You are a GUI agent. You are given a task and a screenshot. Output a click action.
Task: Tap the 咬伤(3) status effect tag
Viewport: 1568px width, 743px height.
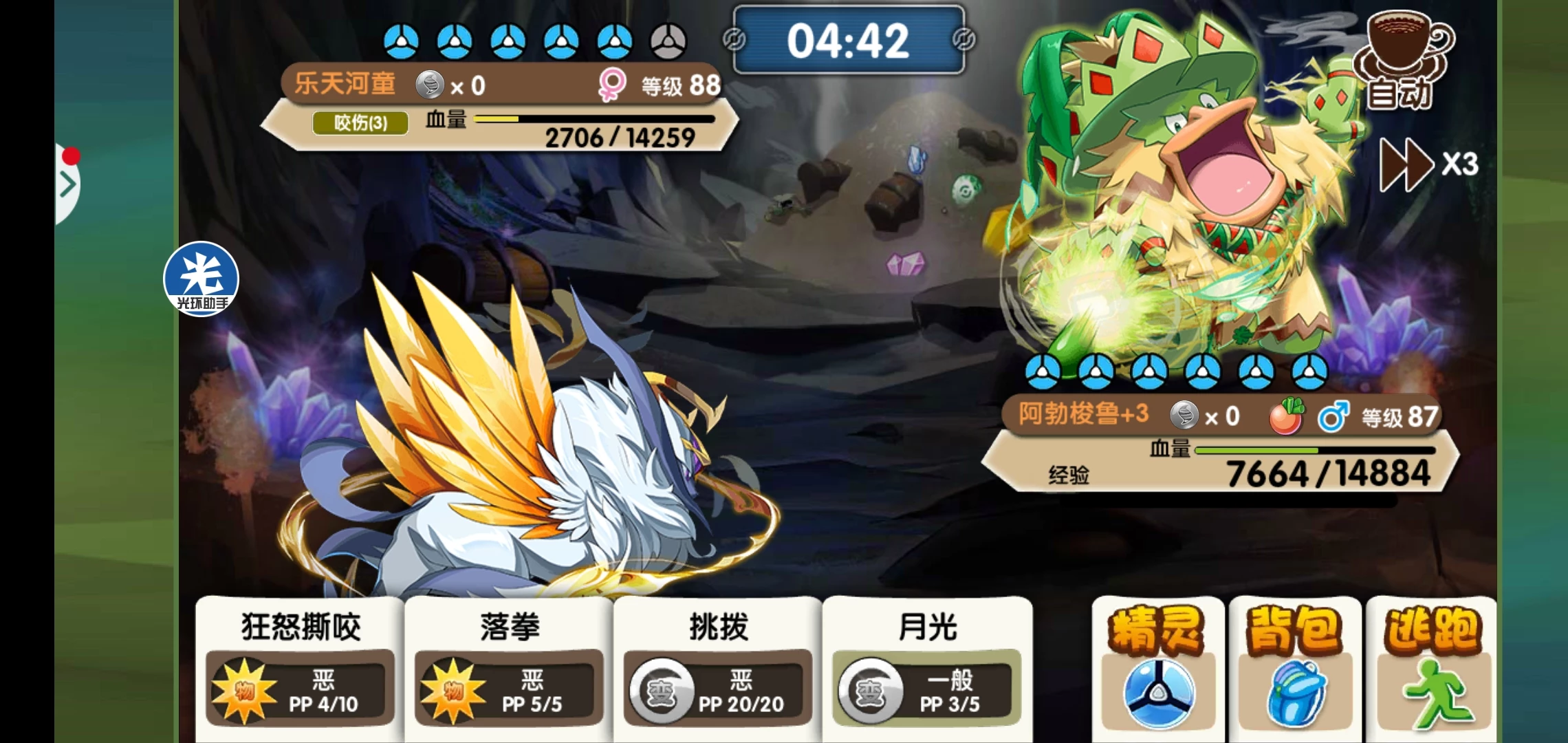point(360,123)
